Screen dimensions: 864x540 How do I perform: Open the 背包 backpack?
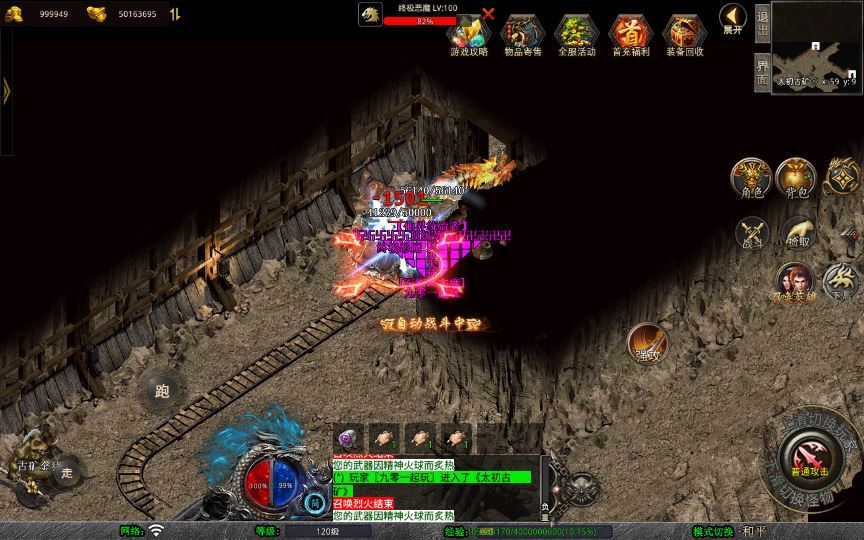795,177
